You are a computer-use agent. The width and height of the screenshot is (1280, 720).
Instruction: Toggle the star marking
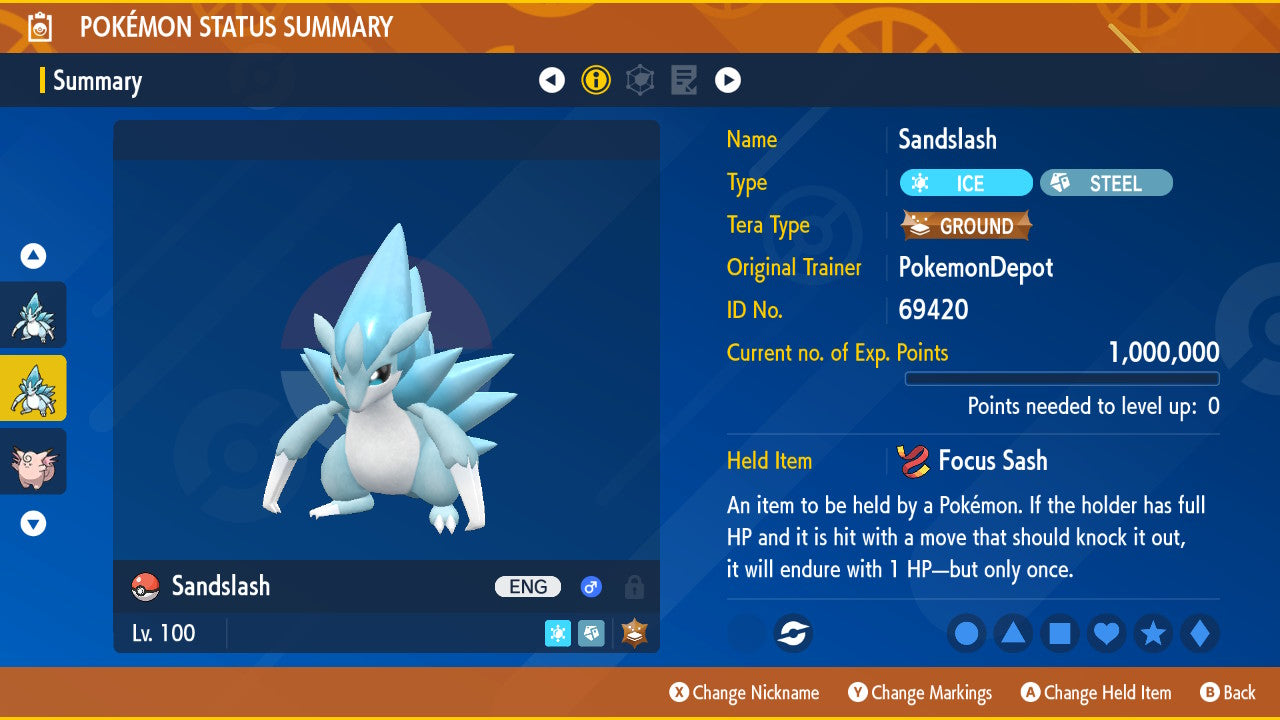click(1153, 634)
